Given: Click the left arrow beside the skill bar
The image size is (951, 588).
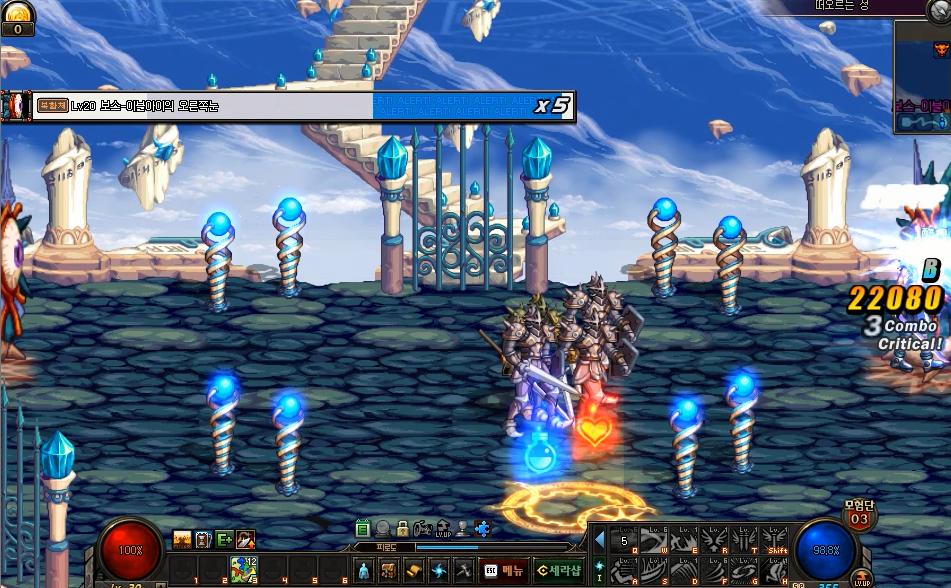Looking at the screenshot, I should coord(600,541).
